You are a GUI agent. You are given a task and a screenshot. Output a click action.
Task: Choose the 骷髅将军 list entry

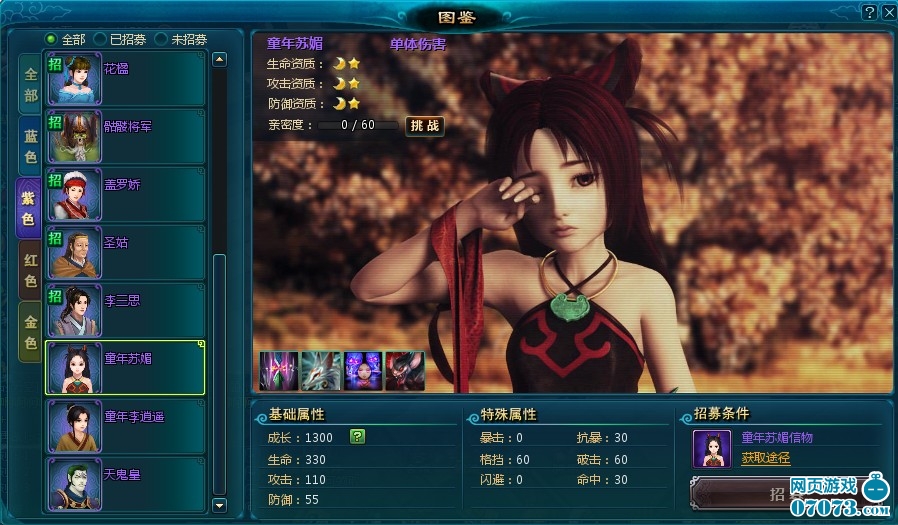click(125, 137)
